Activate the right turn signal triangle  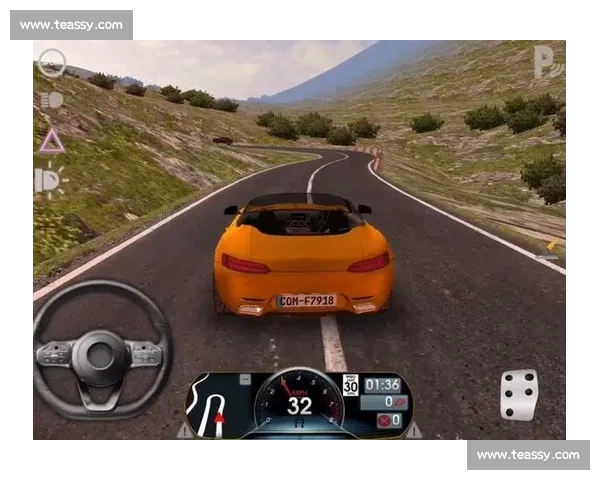(x=413, y=430)
